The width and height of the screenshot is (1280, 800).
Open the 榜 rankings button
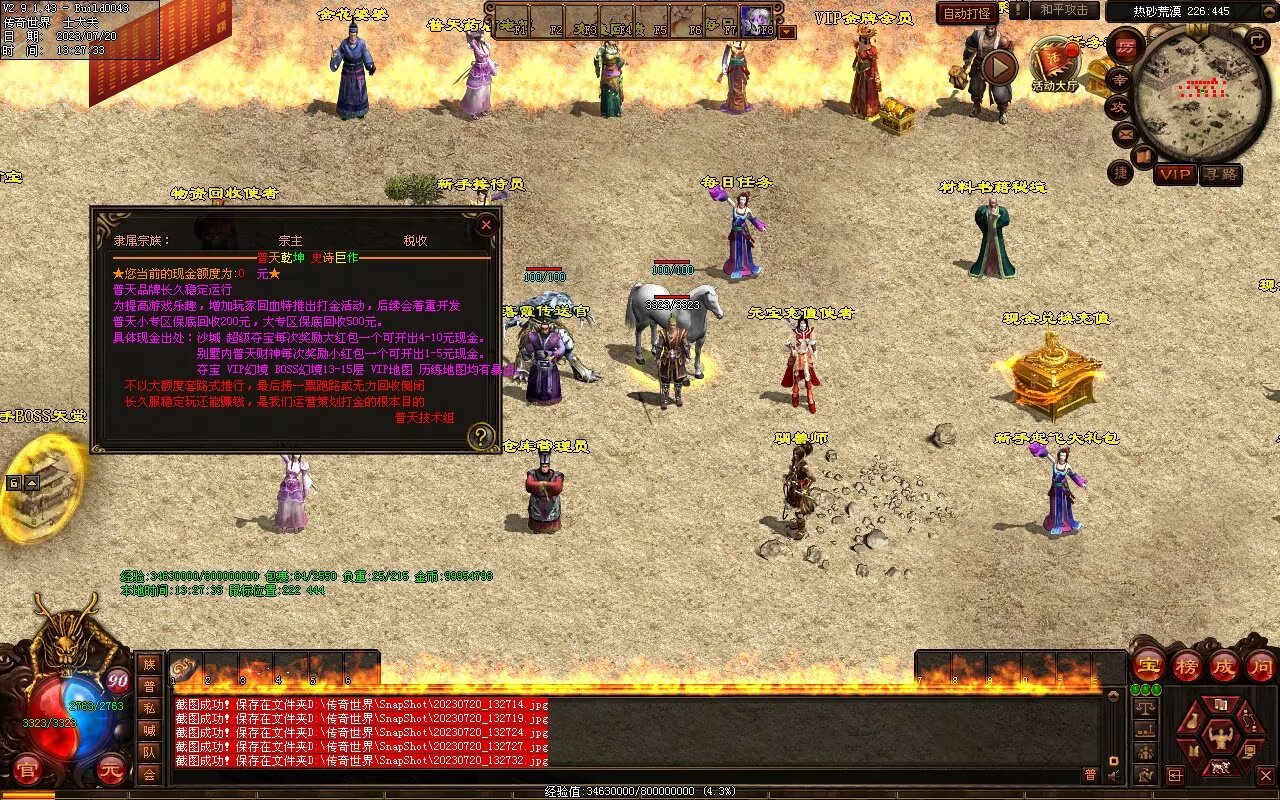(1187, 665)
